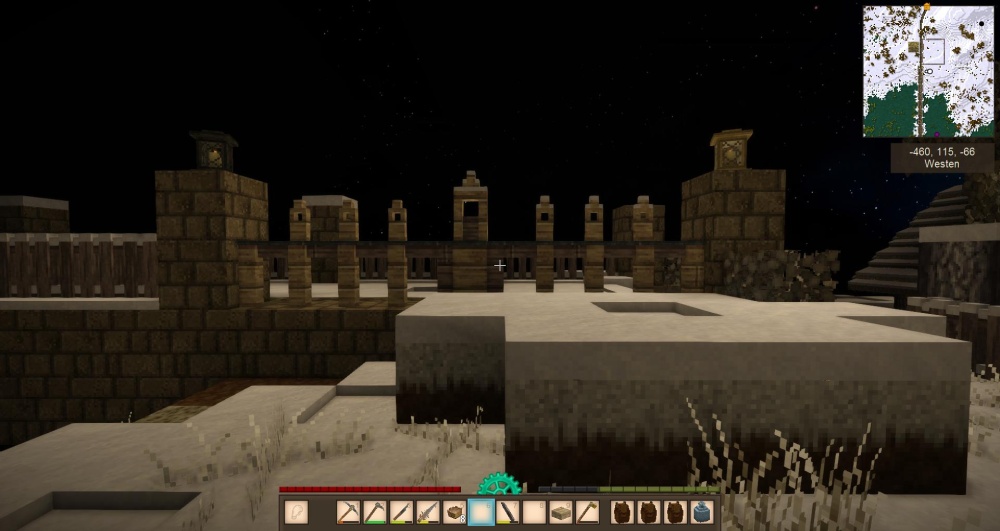Open the snowy minimap
The image size is (1000, 531).
(x=929, y=71)
